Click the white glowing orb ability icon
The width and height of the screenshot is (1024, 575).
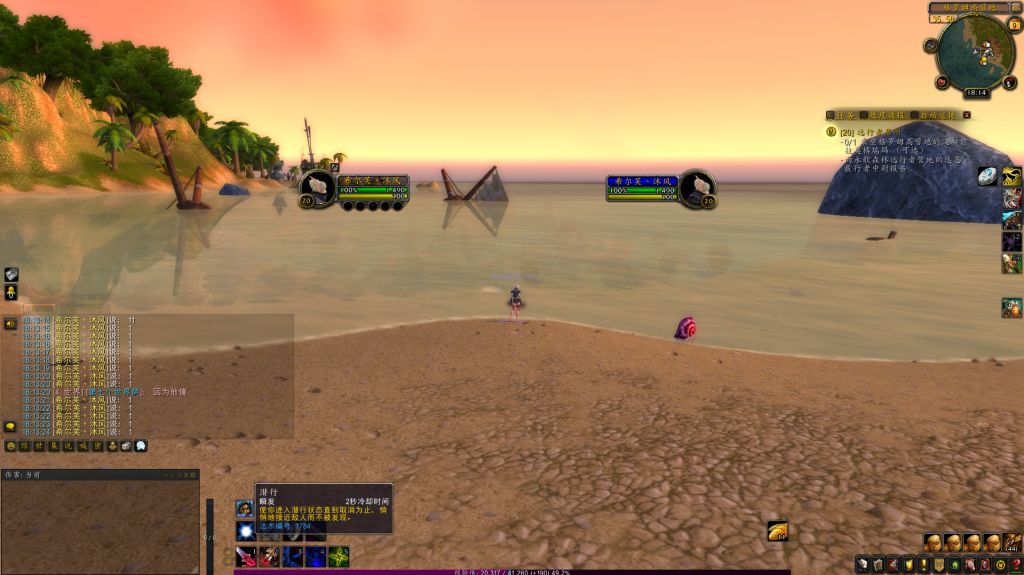click(x=244, y=531)
